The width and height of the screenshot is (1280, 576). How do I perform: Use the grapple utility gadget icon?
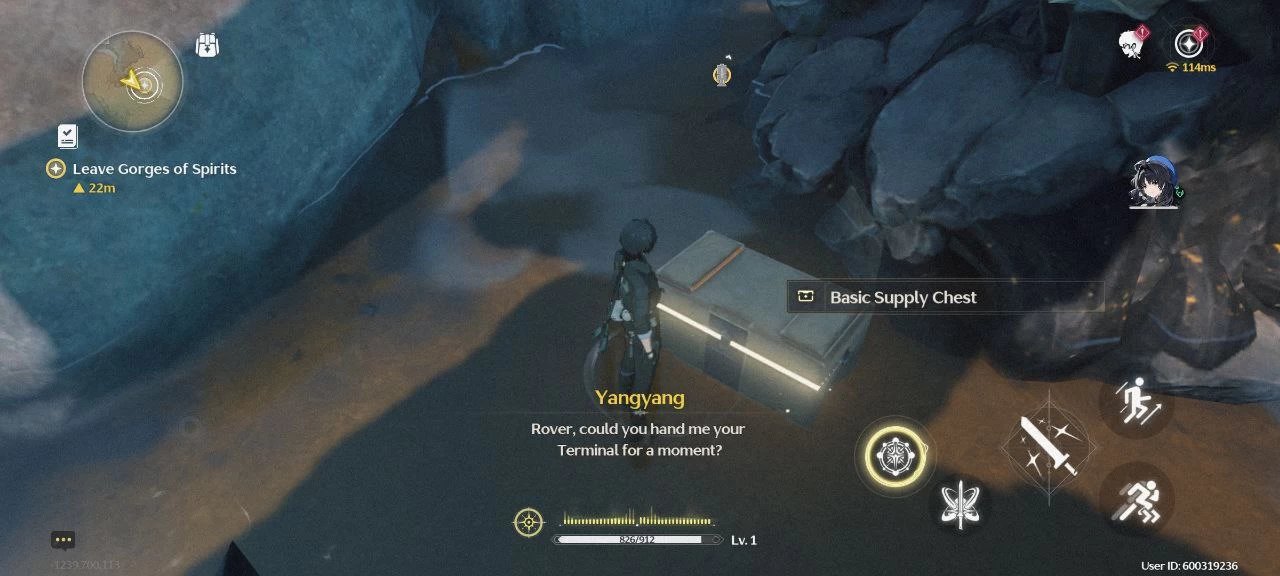tap(722, 73)
